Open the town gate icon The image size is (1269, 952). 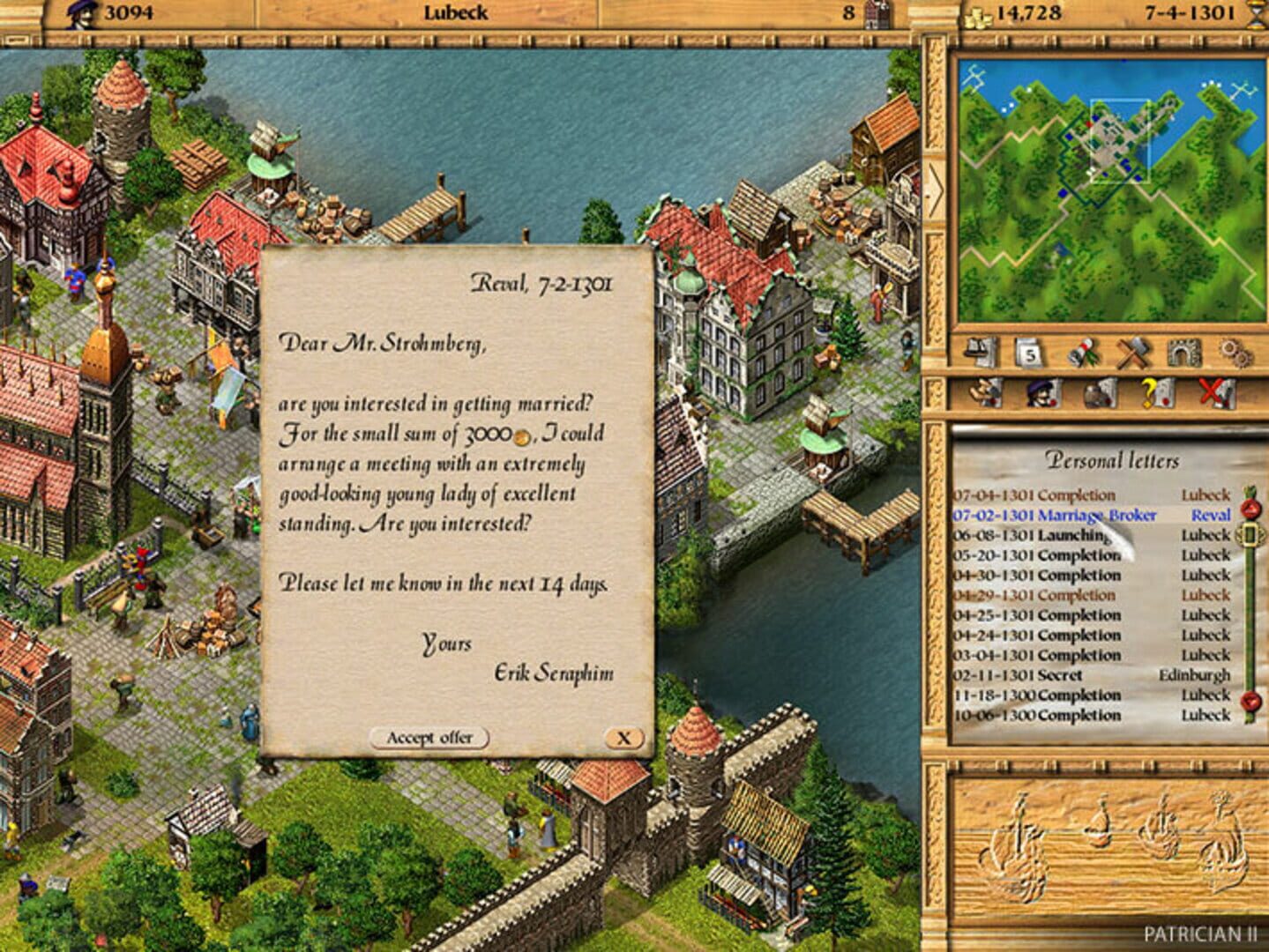pos(1186,354)
